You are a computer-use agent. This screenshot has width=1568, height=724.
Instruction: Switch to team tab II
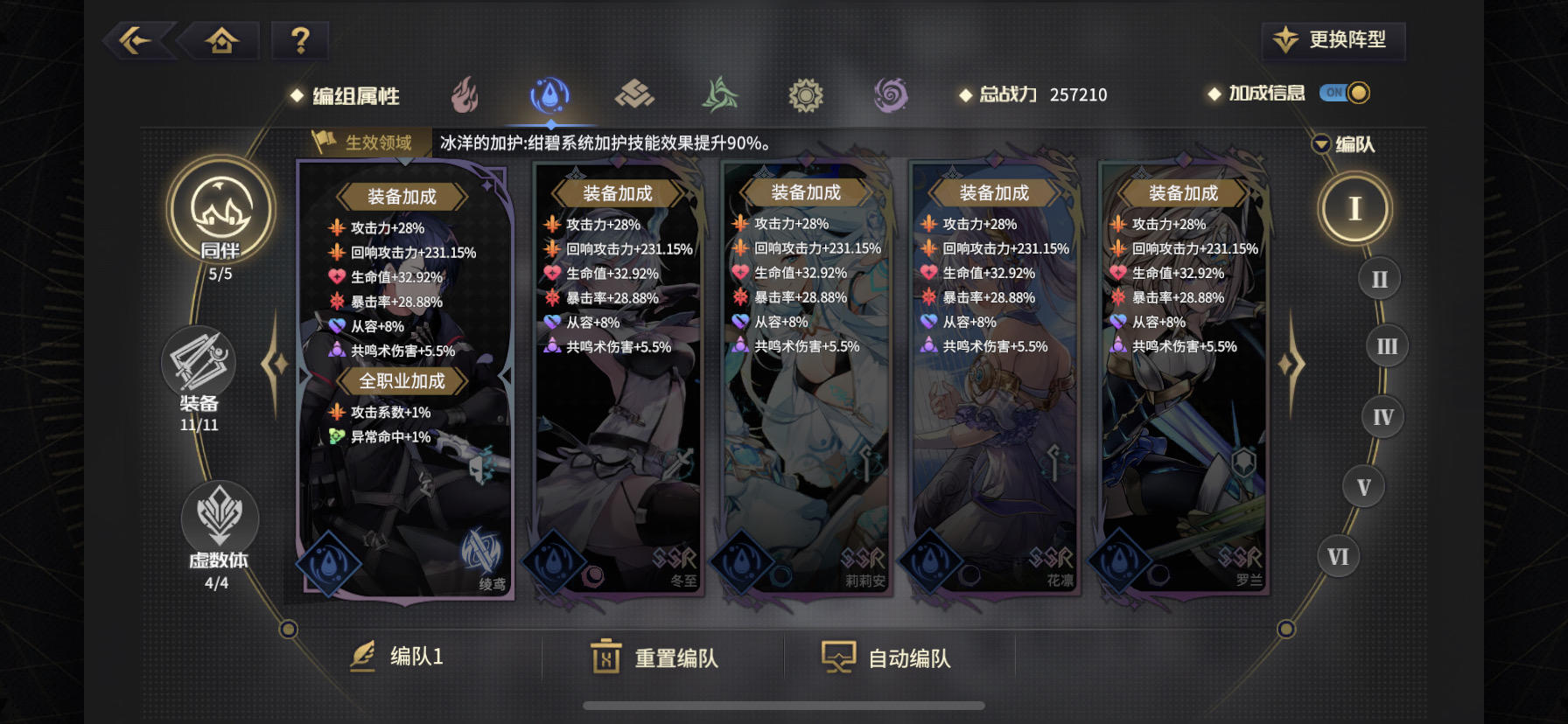pos(1378,278)
